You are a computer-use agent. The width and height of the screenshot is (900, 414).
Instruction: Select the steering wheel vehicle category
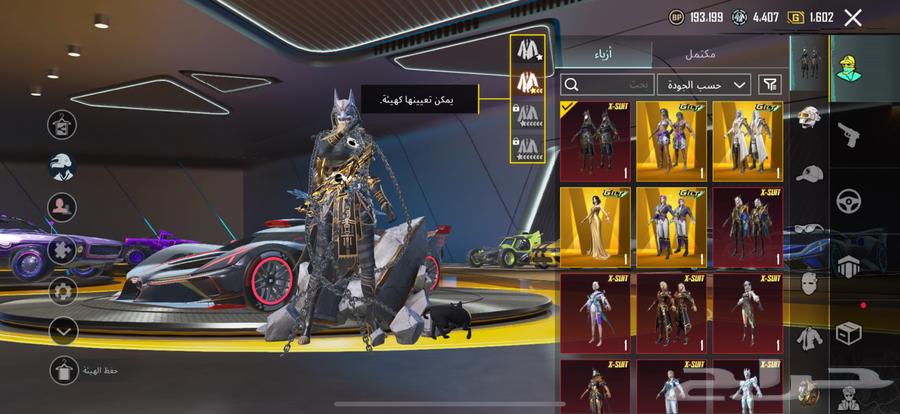pos(850,199)
